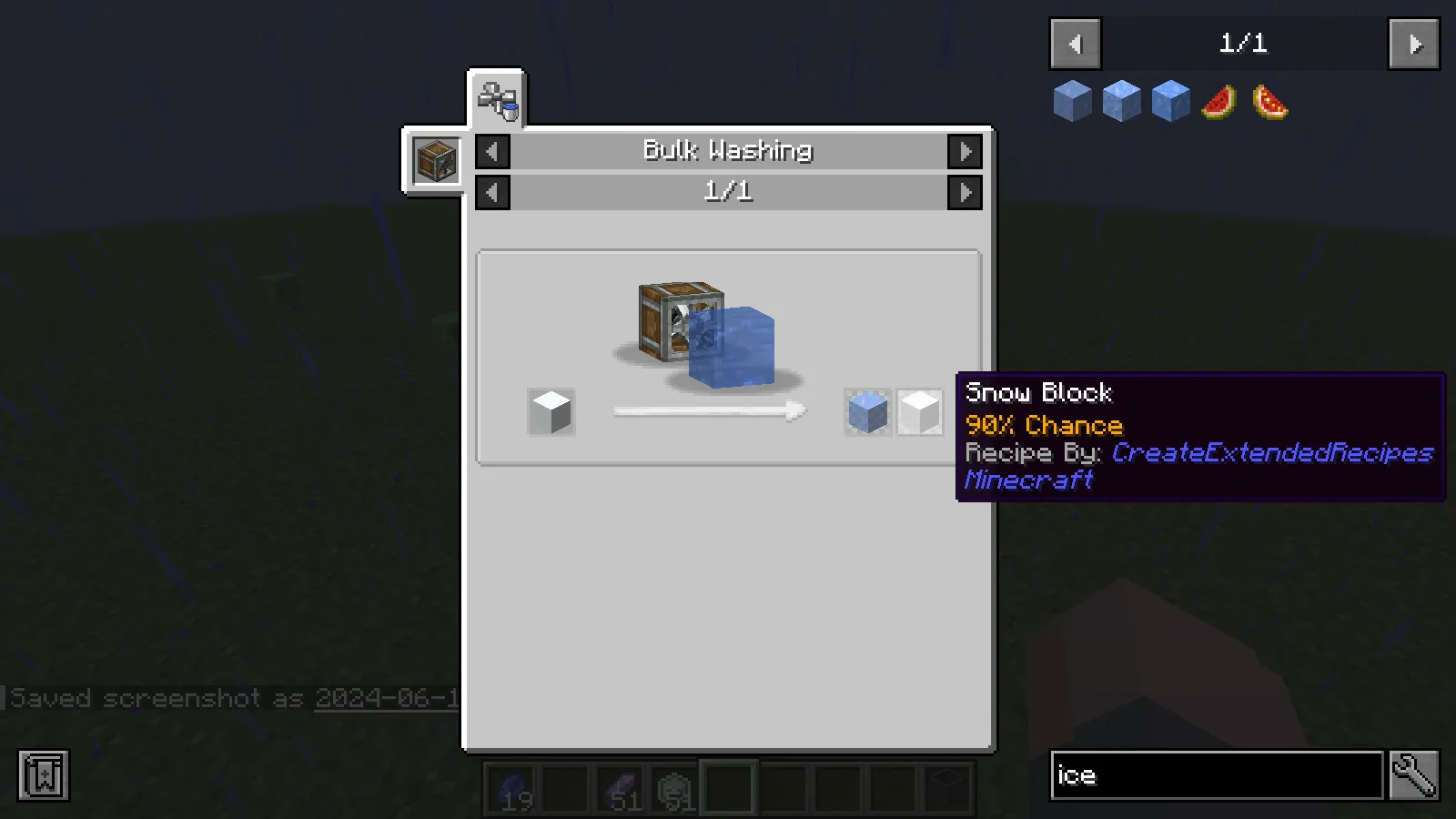Select the second ice block in ingredient list
The image size is (1456, 819).
tap(1122, 100)
